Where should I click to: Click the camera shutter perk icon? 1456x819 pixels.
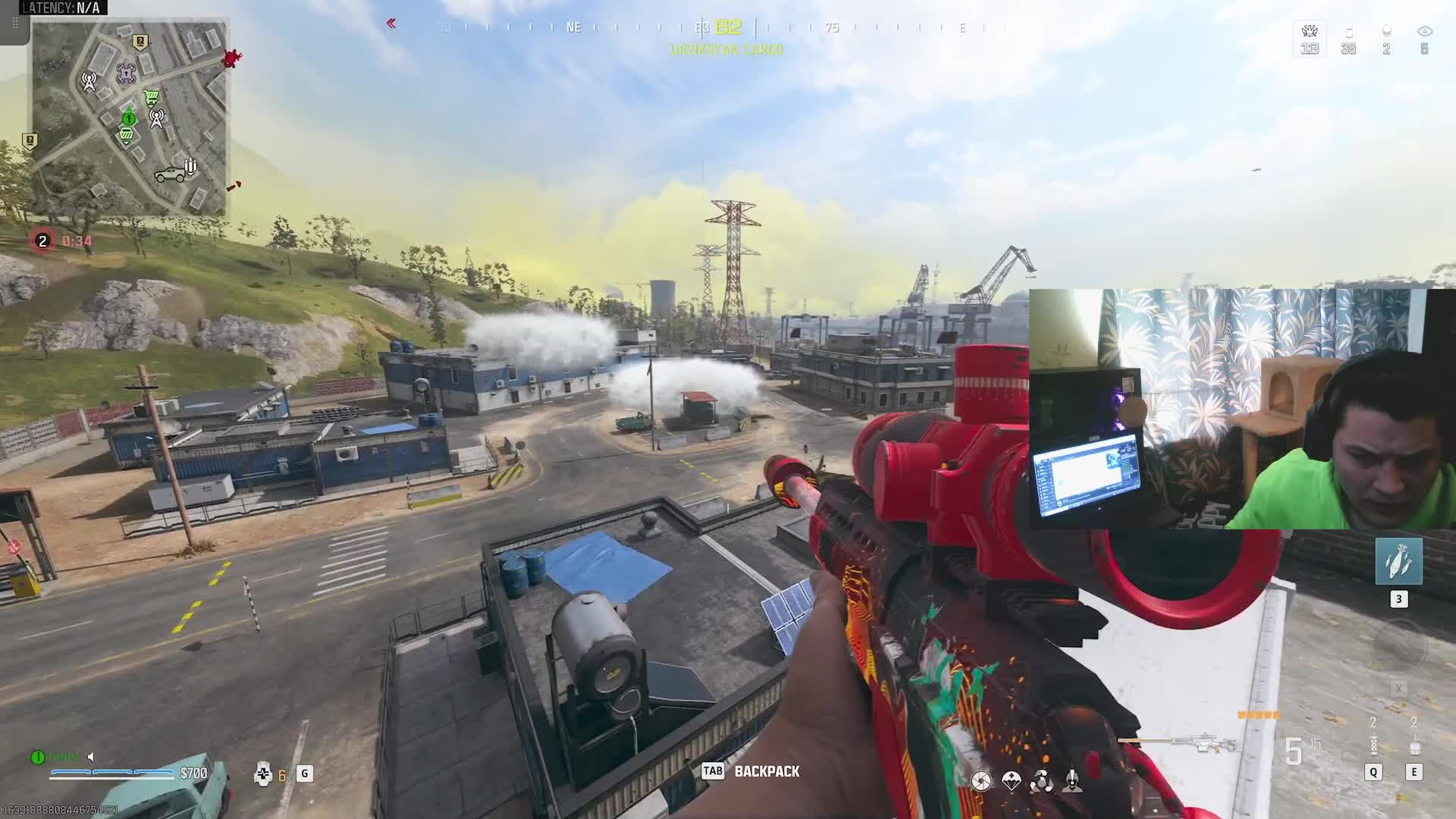981,781
